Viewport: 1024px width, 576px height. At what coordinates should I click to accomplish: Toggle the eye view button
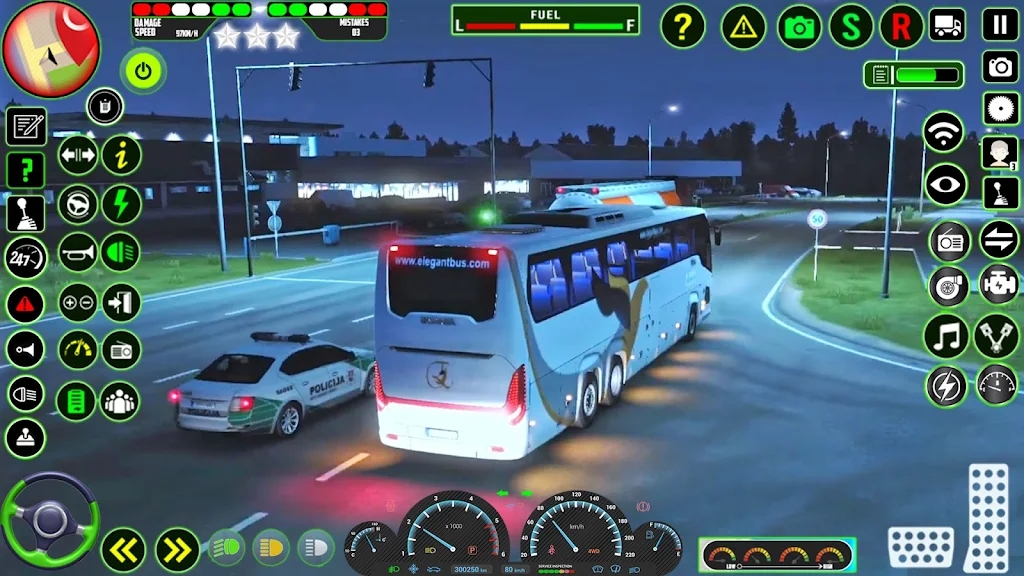coord(945,184)
